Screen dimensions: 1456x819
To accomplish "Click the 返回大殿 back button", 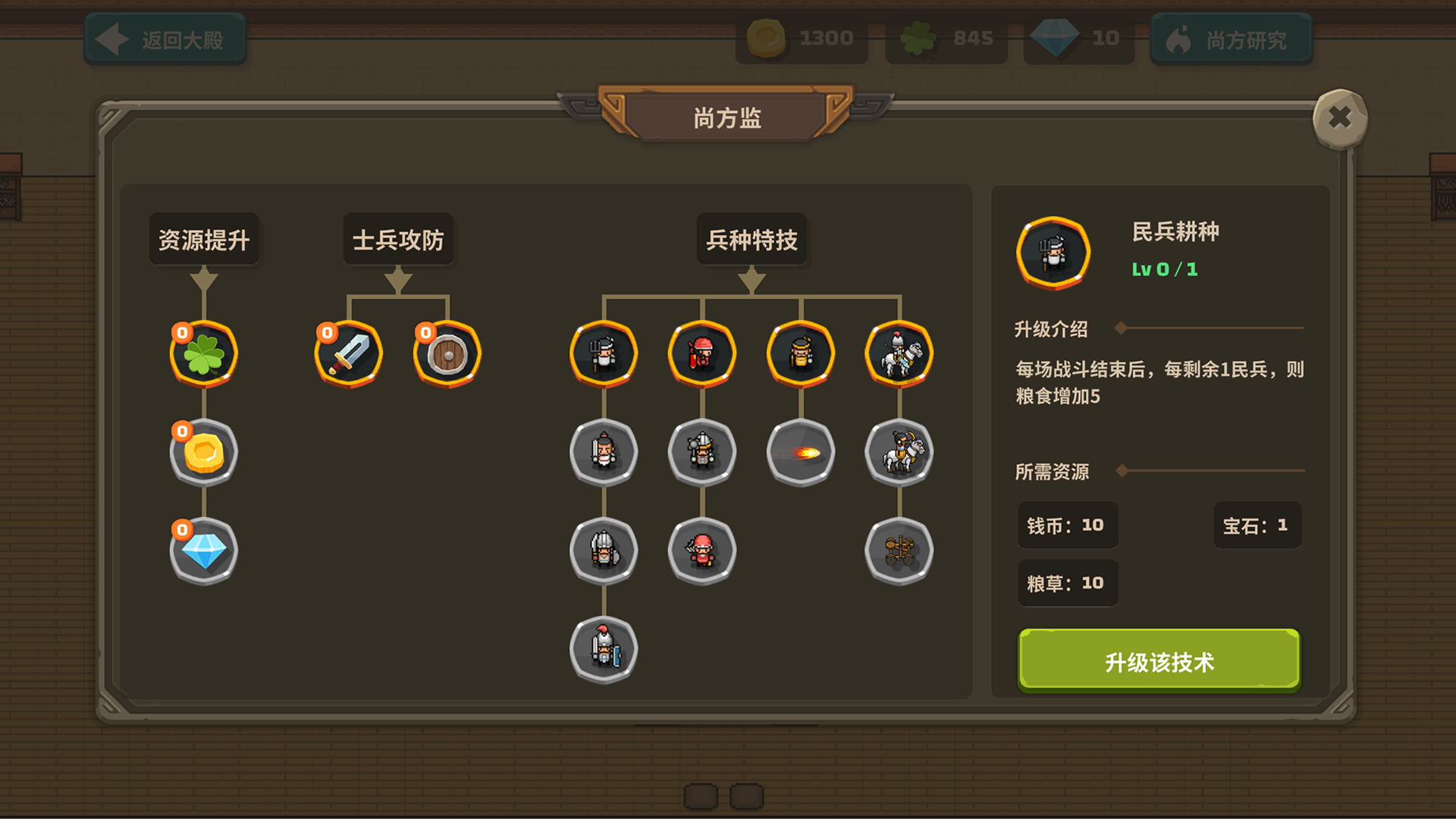I will [x=165, y=38].
